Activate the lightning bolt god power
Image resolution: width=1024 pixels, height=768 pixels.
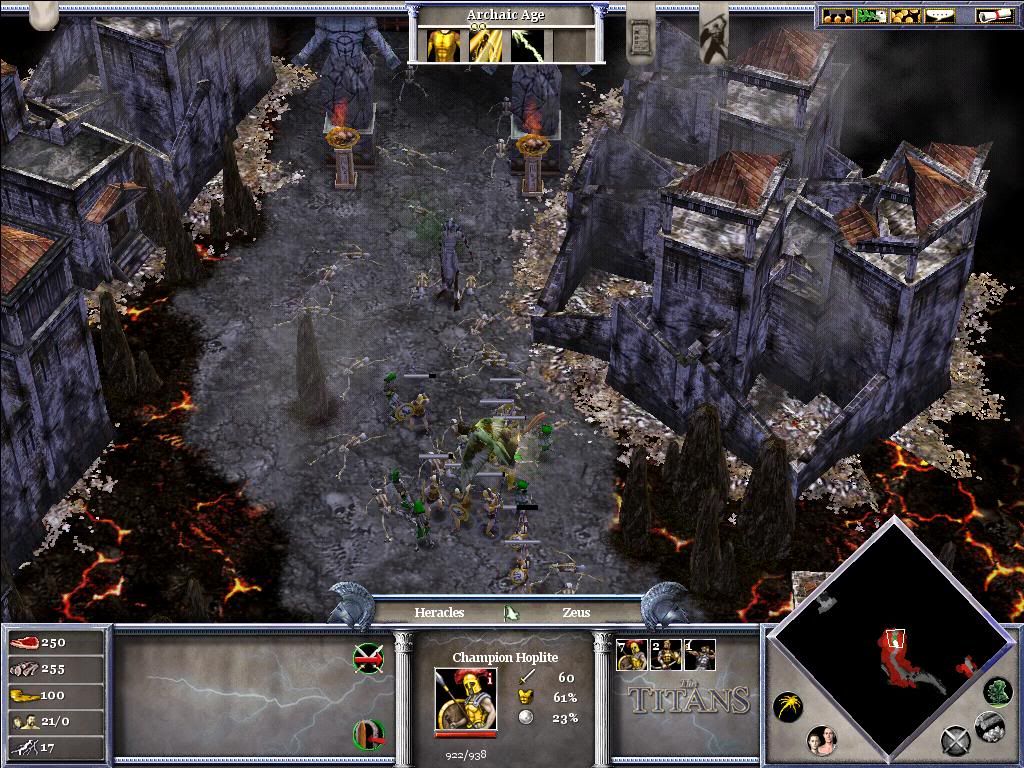[527, 44]
